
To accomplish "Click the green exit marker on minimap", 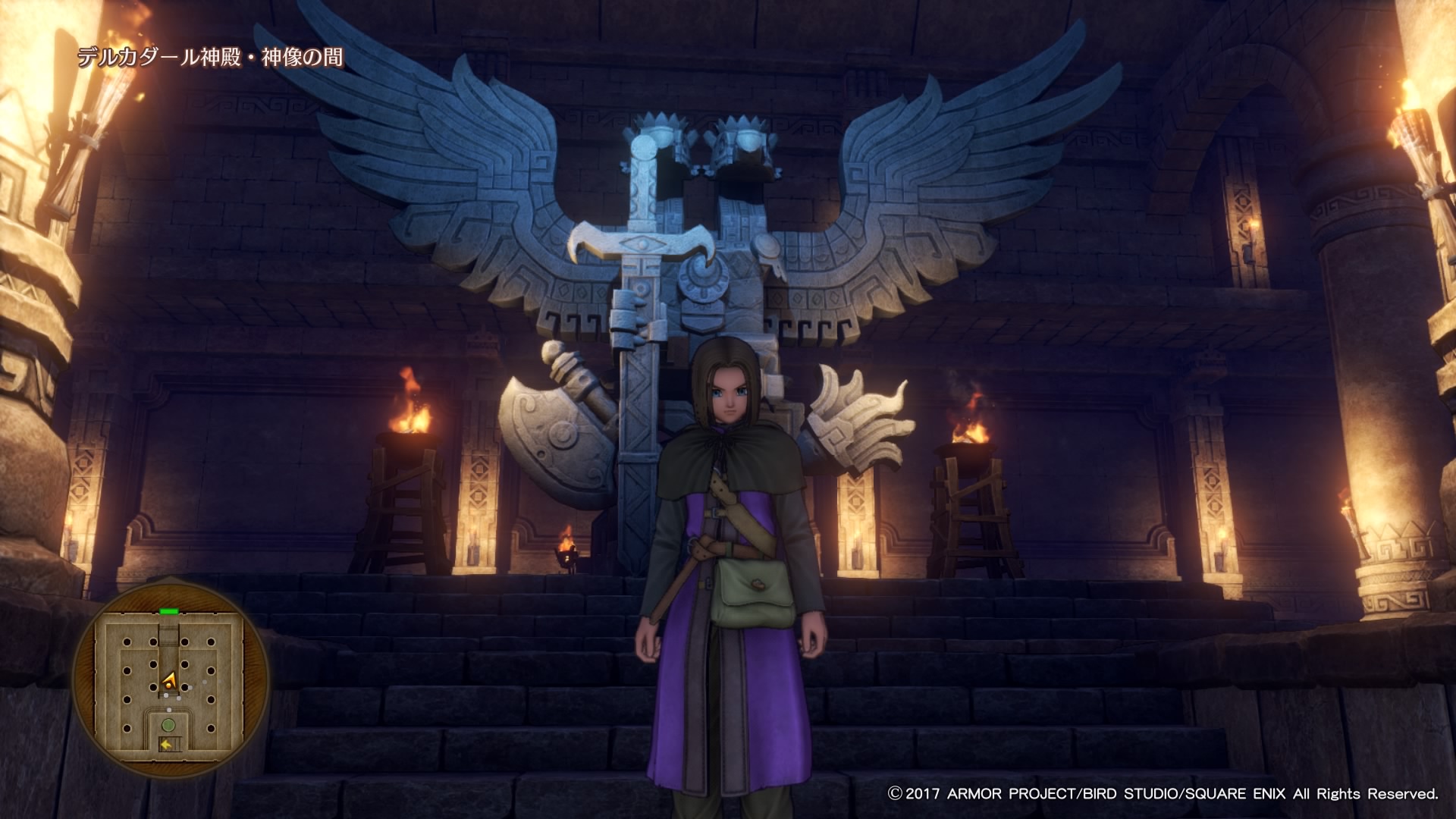I will coord(169,610).
